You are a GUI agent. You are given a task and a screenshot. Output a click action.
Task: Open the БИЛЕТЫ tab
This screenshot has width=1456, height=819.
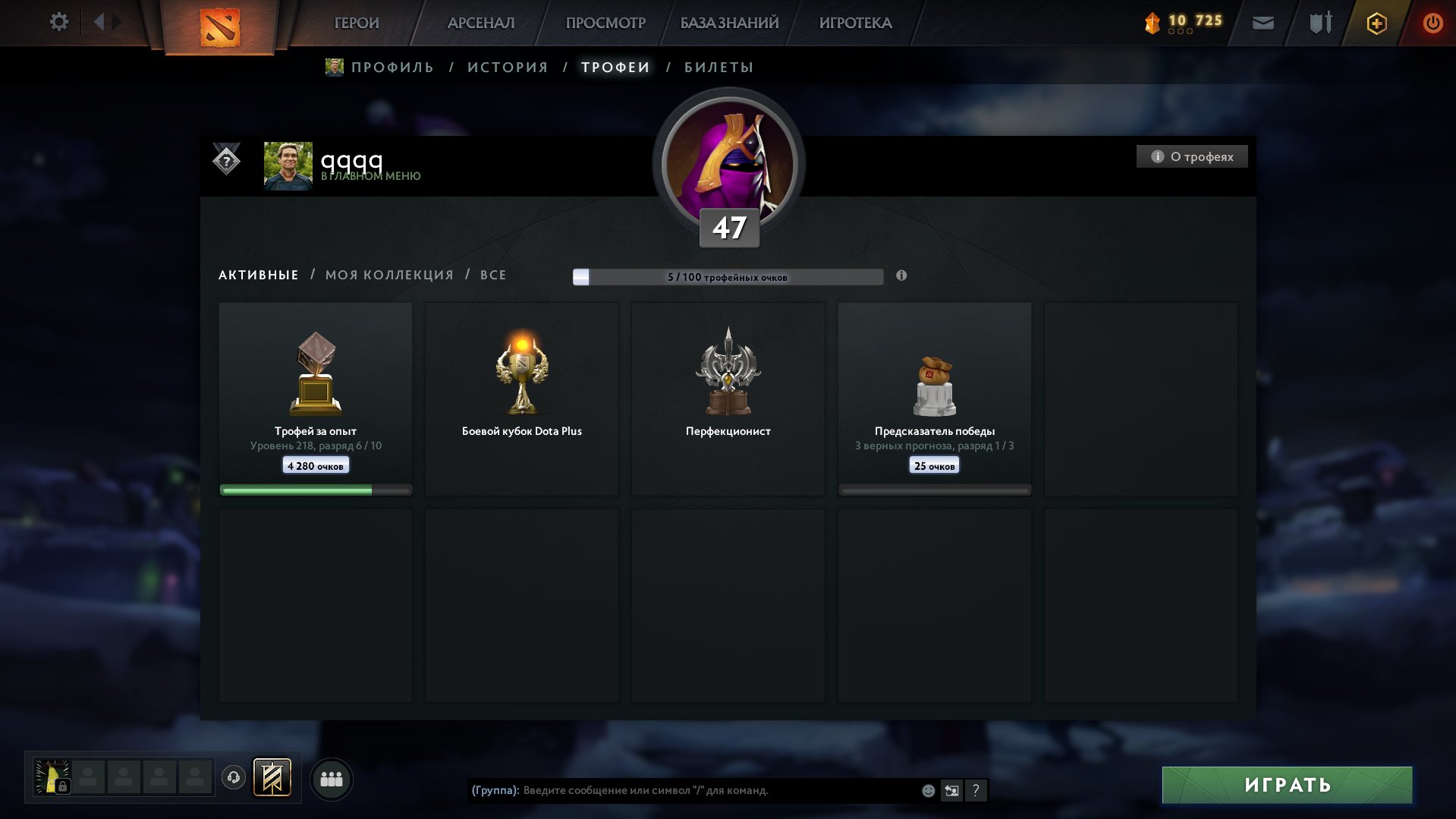click(x=719, y=68)
